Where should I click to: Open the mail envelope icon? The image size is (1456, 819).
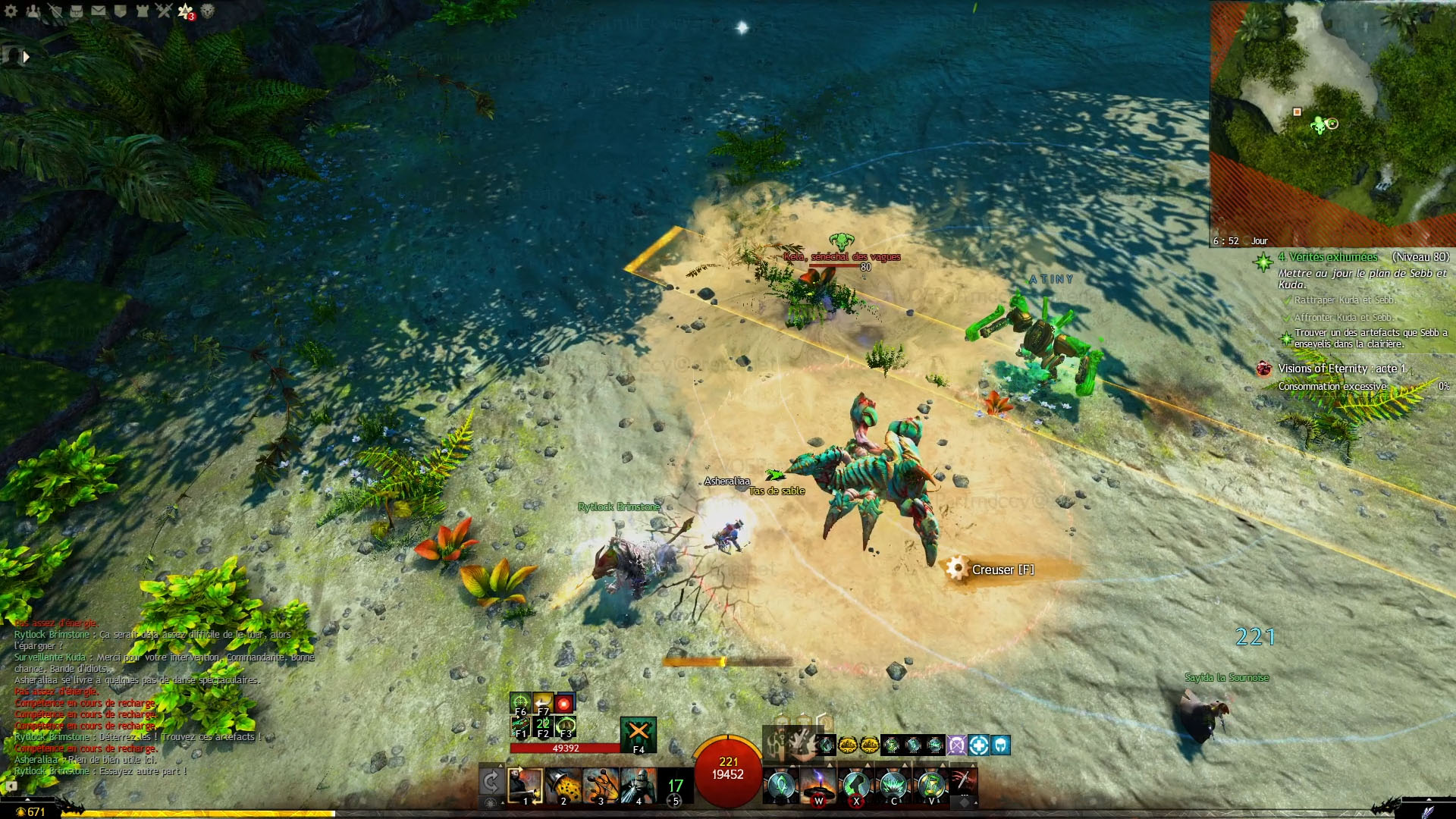[99, 11]
